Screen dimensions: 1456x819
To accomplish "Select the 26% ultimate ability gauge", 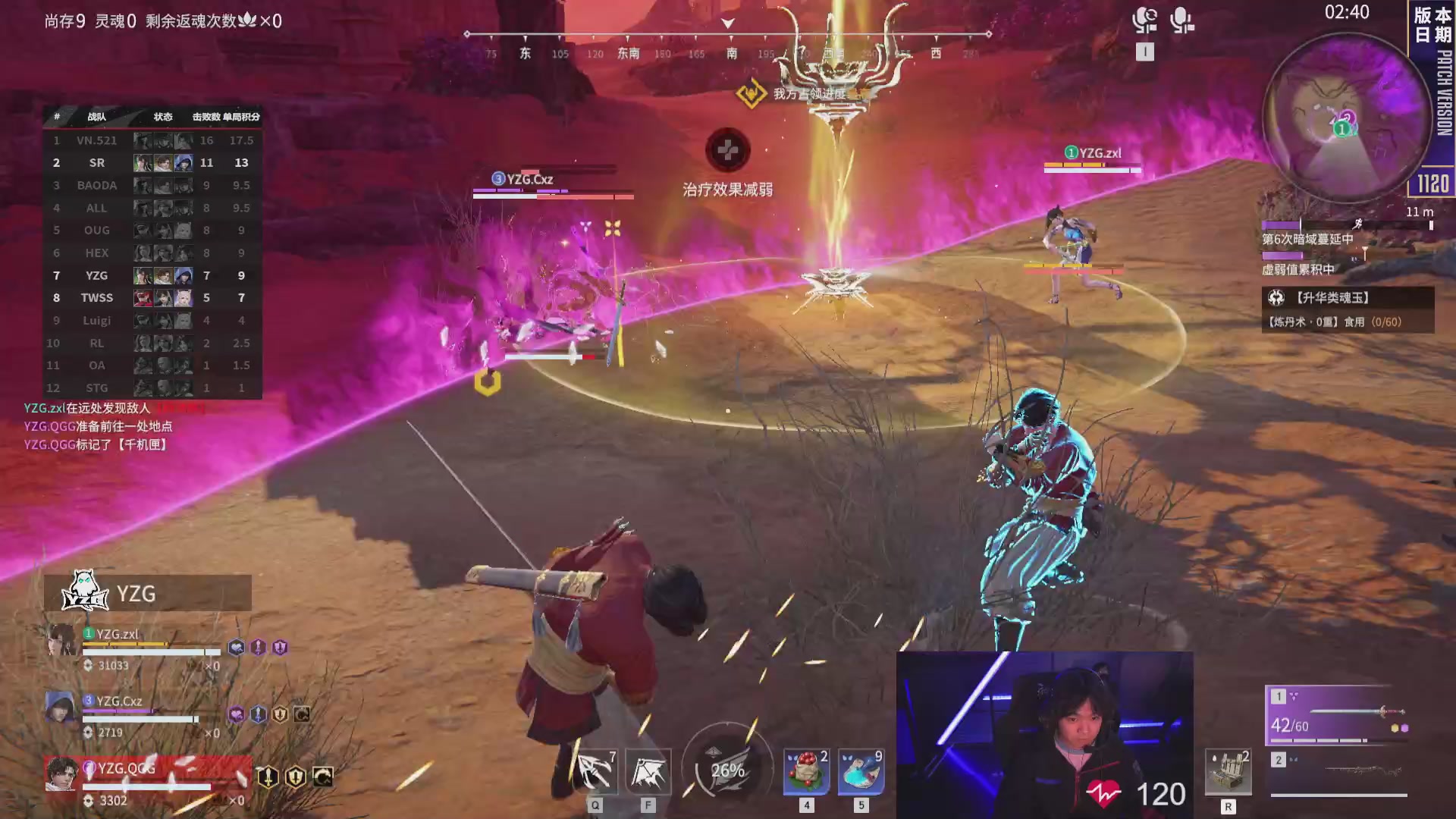I will pyautogui.click(x=727, y=770).
